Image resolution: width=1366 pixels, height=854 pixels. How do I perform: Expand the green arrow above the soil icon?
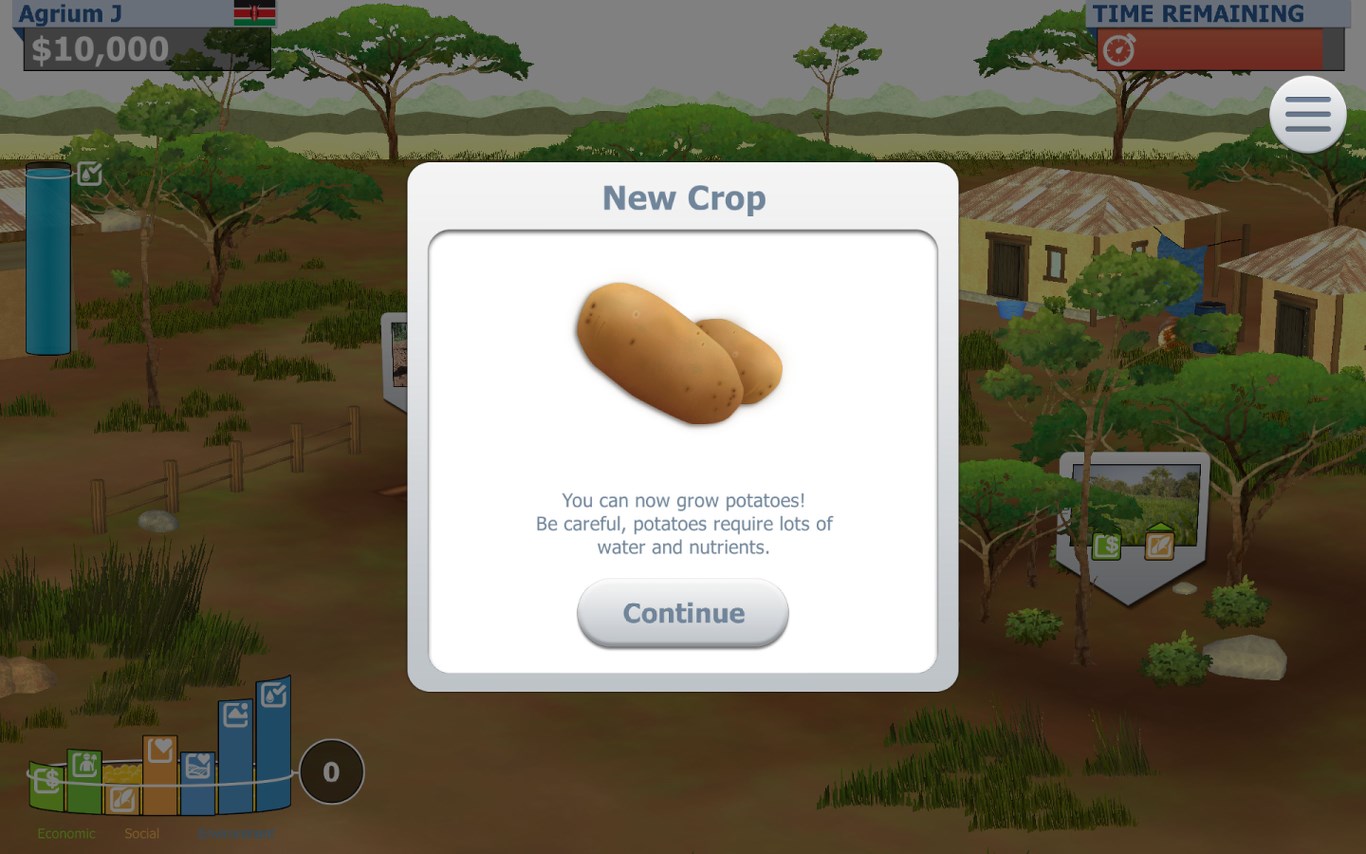1161,527
